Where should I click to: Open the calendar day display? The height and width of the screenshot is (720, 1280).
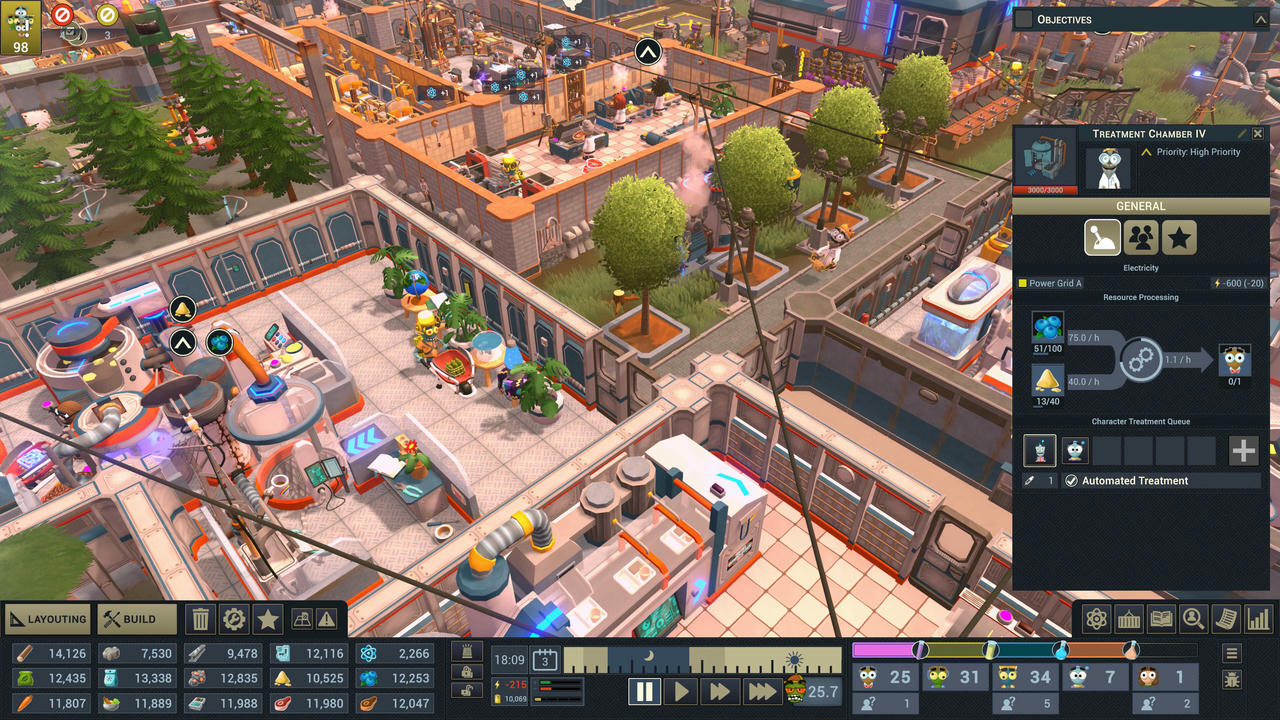coord(544,660)
